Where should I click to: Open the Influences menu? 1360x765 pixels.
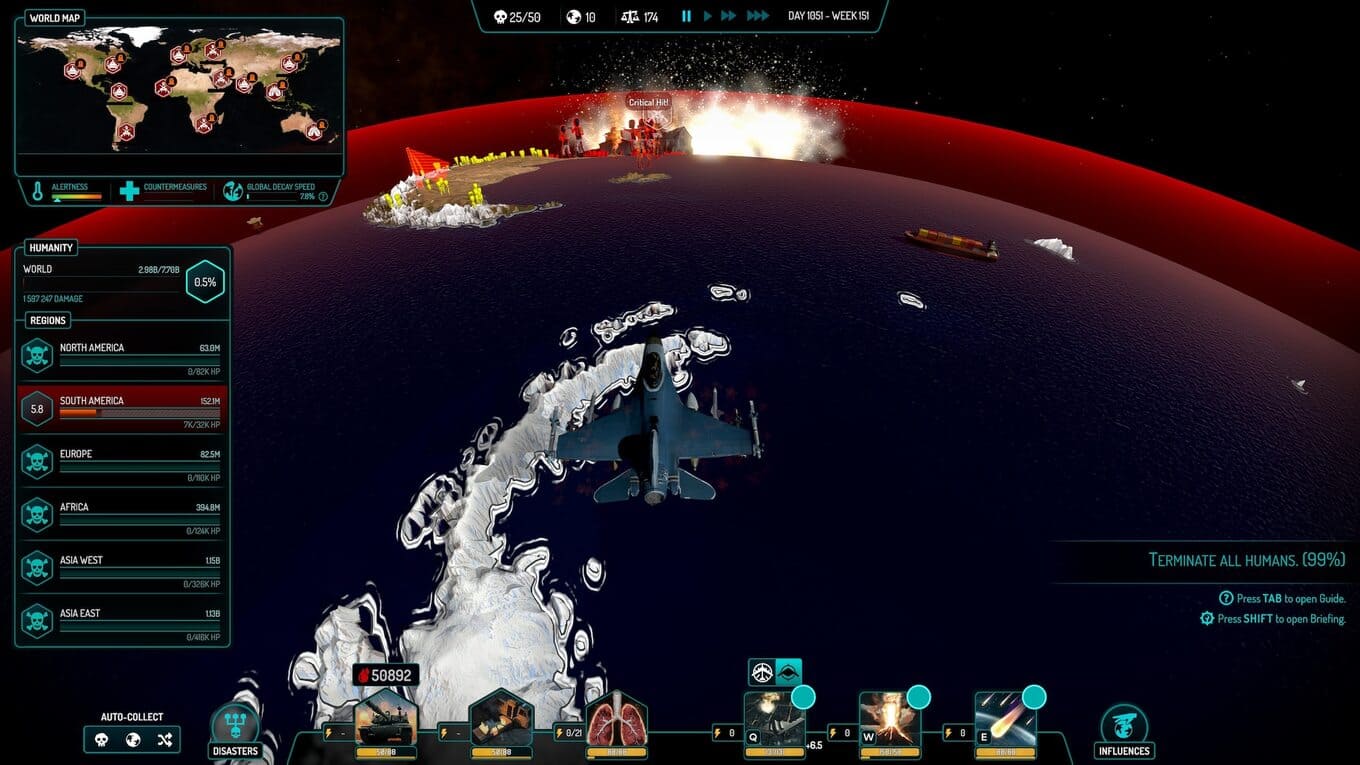1123,729
